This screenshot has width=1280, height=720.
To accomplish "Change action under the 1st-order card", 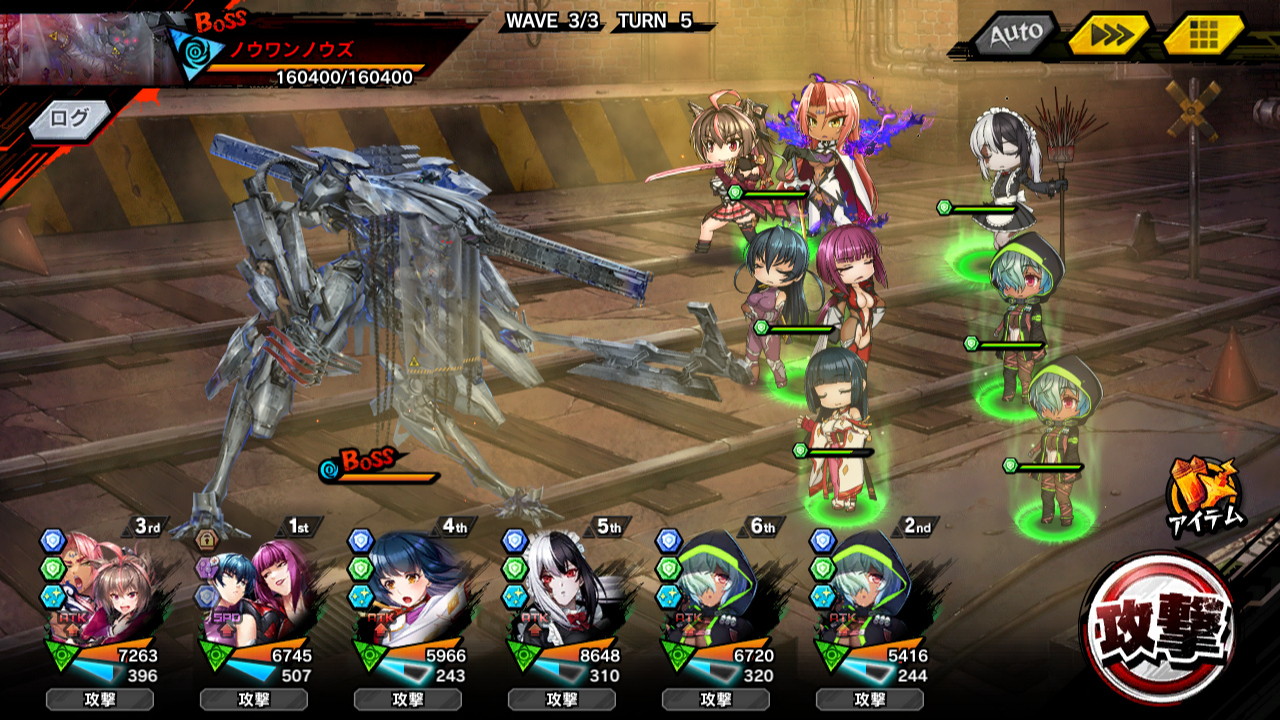I will click(254, 699).
